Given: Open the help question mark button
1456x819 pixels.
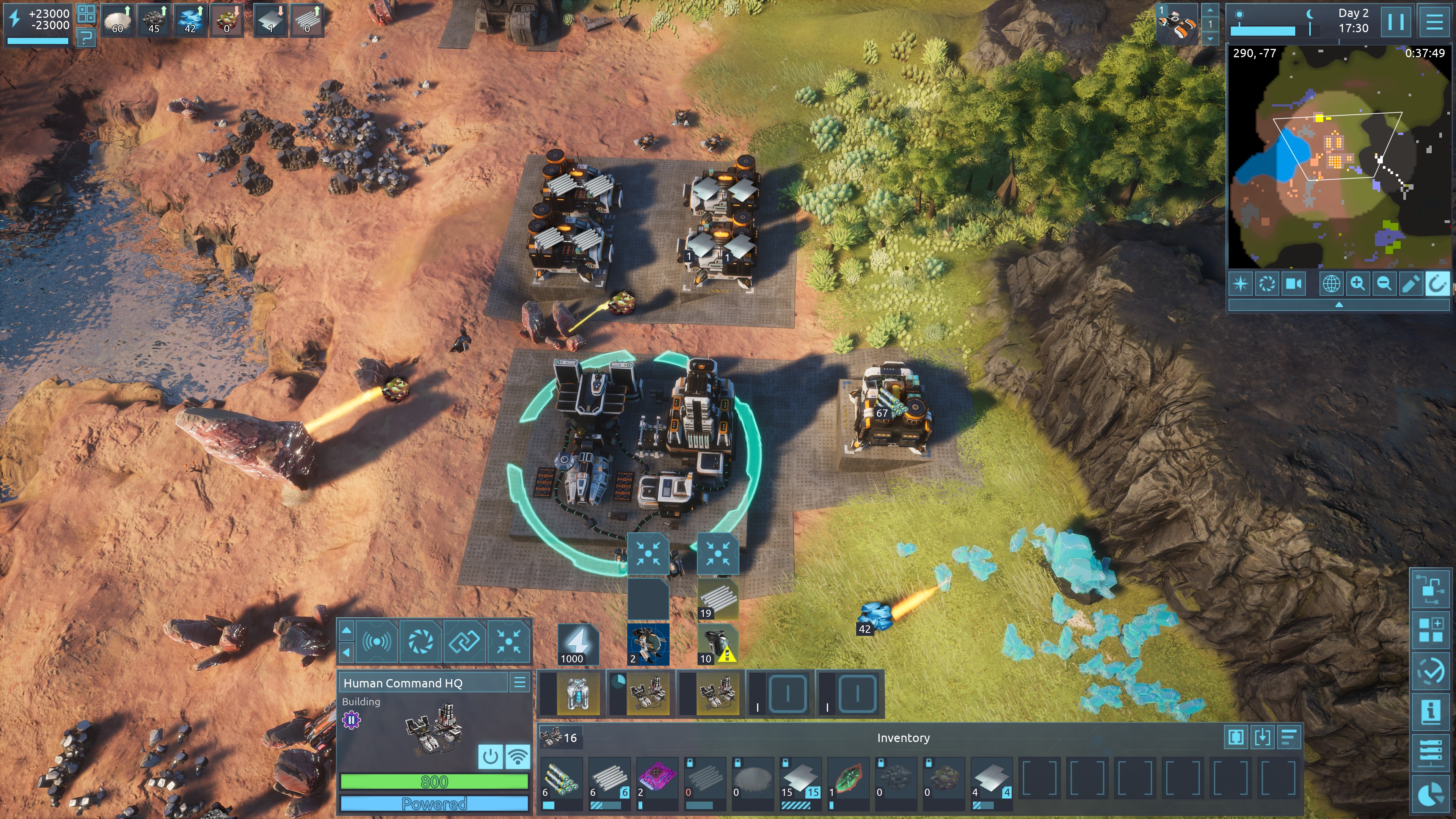Looking at the screenshot, I should [86, 38].
